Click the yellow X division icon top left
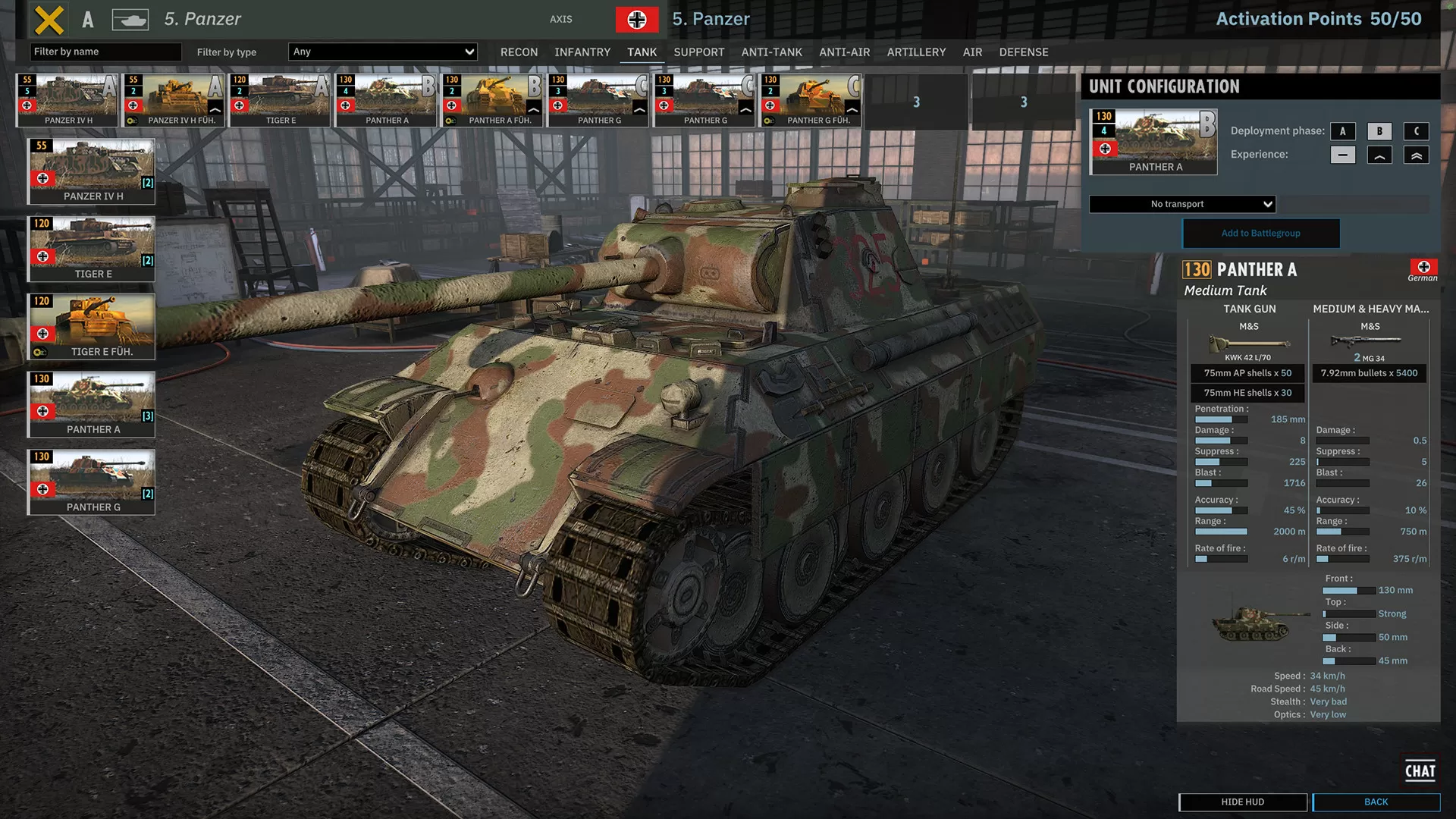1456x819 pixels. (49, 19)
